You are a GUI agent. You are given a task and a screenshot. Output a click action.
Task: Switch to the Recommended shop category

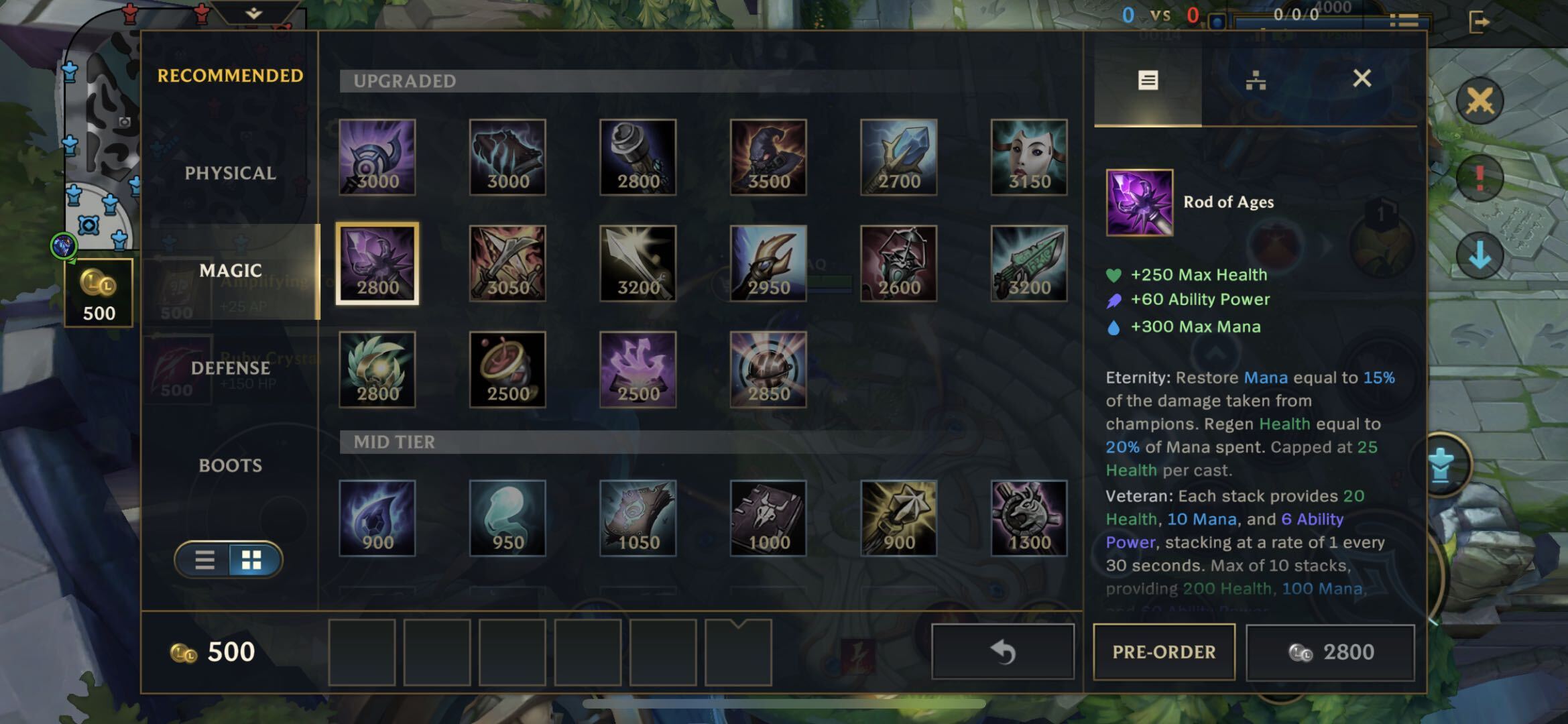(x=230, y=76)
